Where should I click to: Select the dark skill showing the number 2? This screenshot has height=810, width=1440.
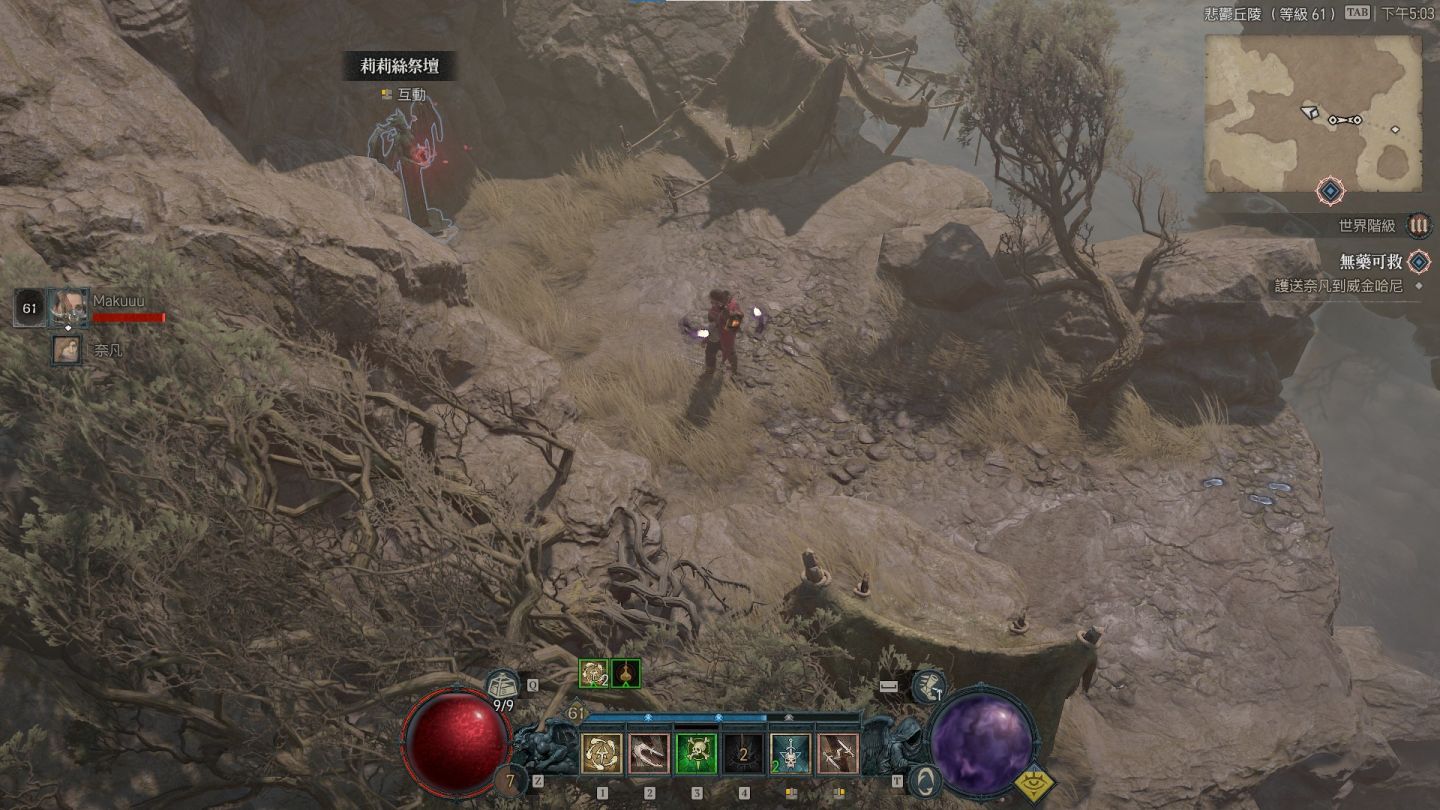tap(744, 754)
